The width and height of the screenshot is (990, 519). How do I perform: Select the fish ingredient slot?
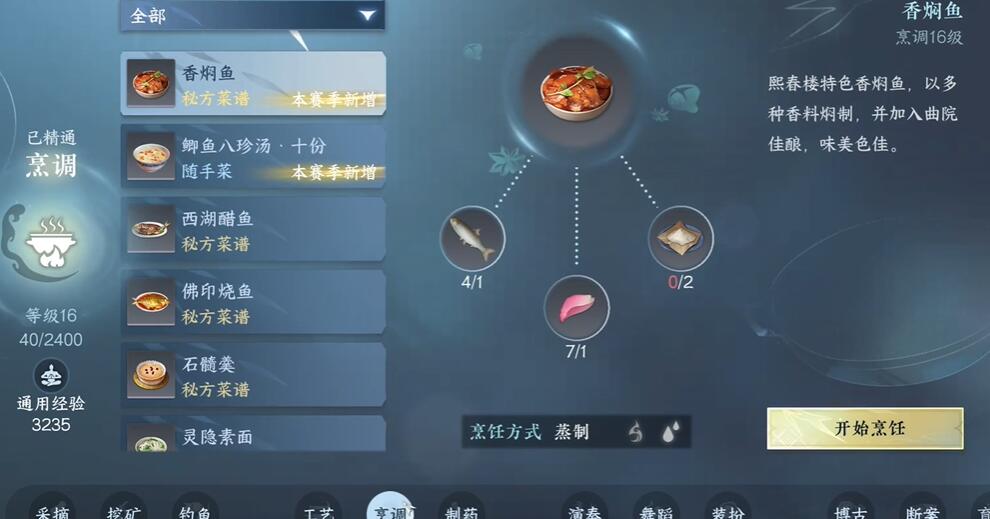click(x=472, y=239)
